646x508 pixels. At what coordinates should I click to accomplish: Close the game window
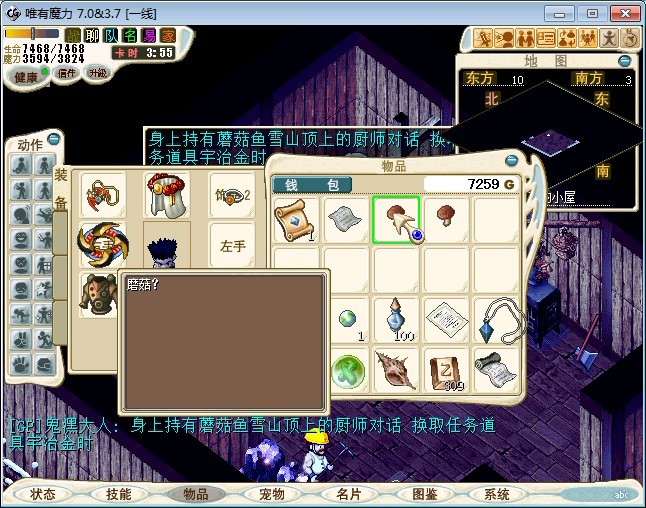tap(624, 13)
